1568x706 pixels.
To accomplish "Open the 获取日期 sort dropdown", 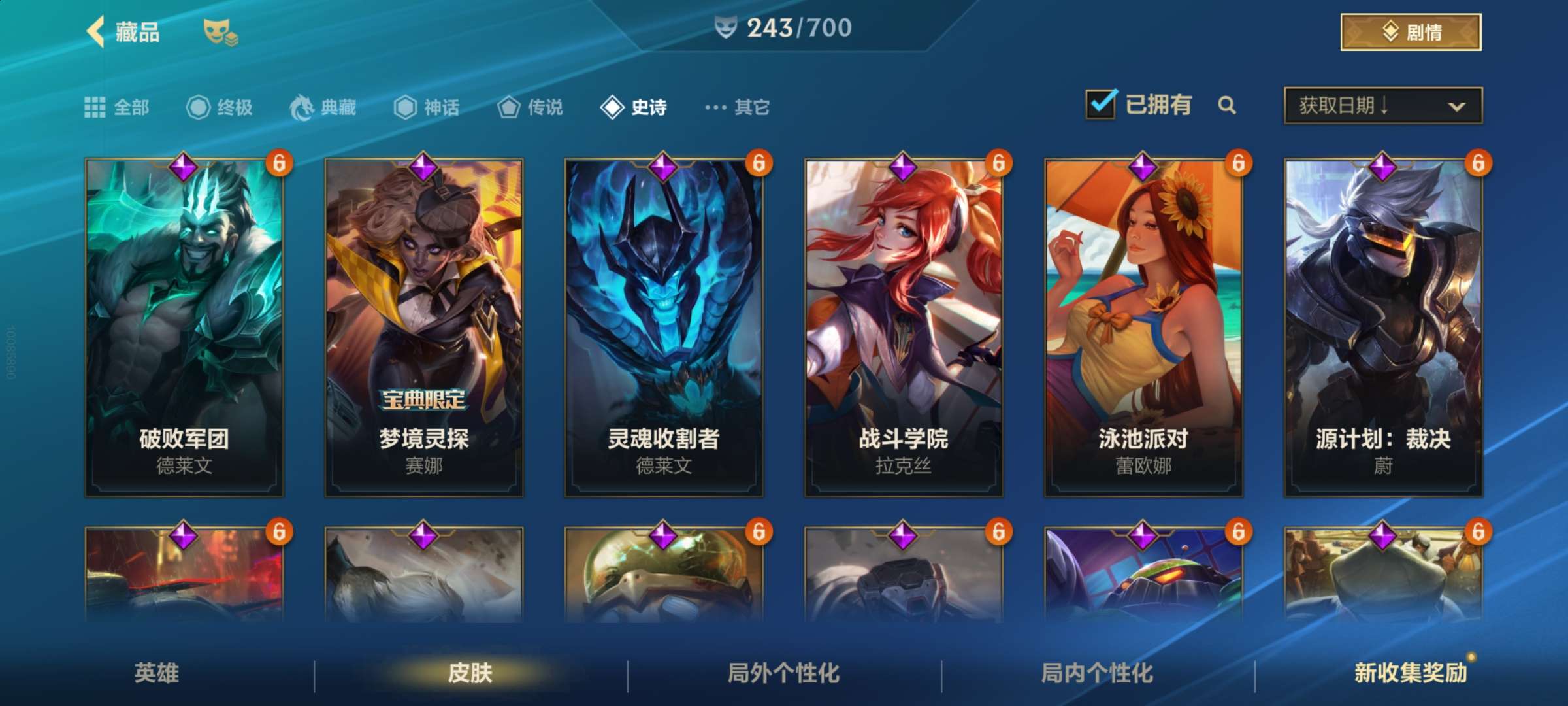I will coord(1382,105).
